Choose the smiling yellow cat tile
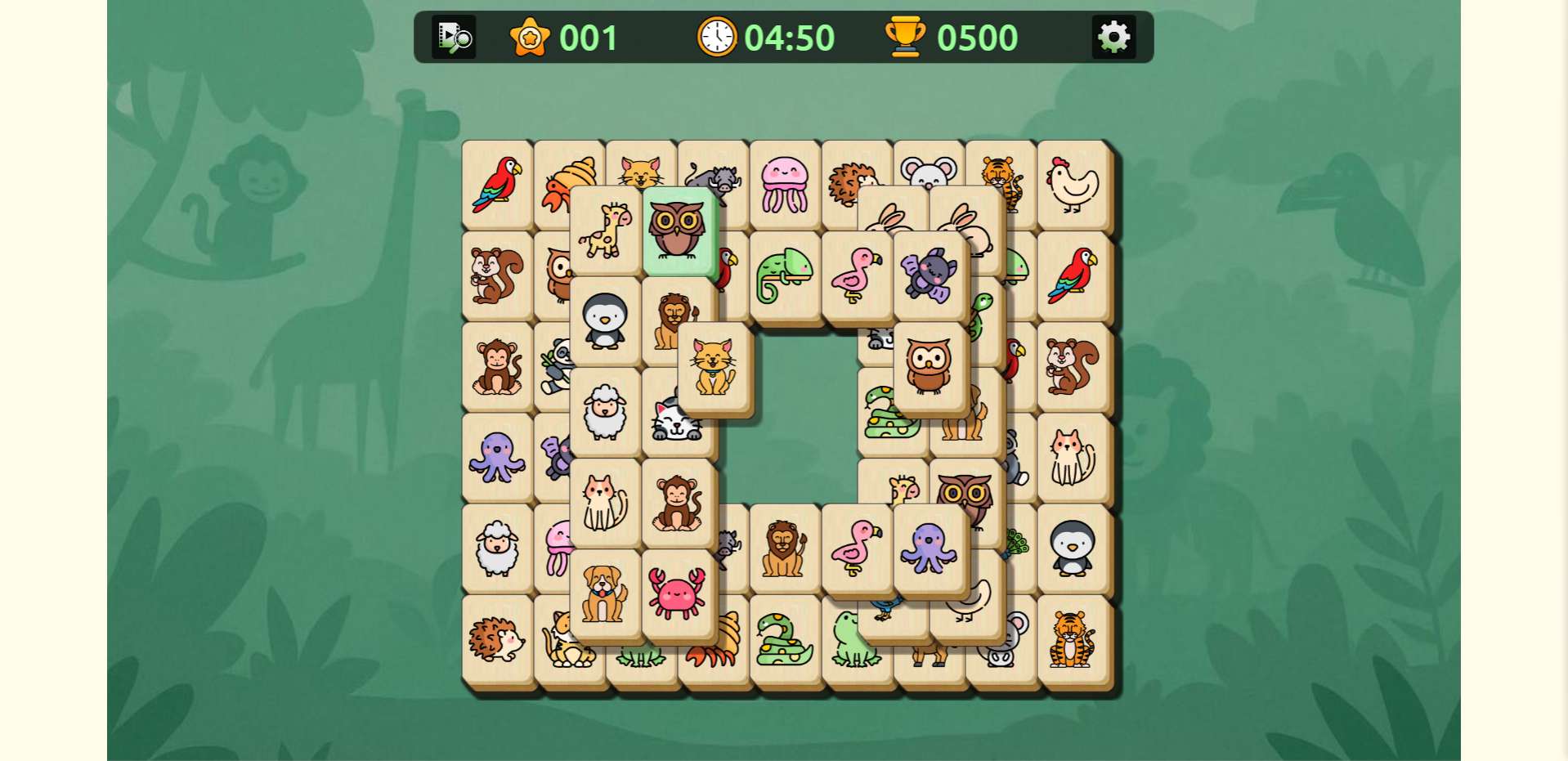The height and width of the screenshot is (761, 1568). pos(714,368)
